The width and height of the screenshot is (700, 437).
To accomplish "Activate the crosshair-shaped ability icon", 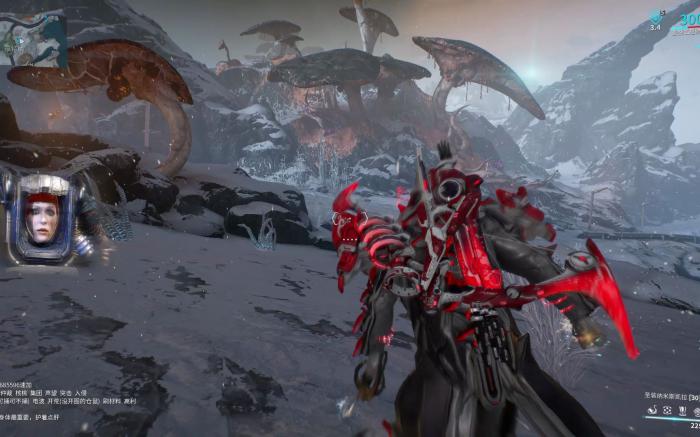I will click(x=666, y=410).
